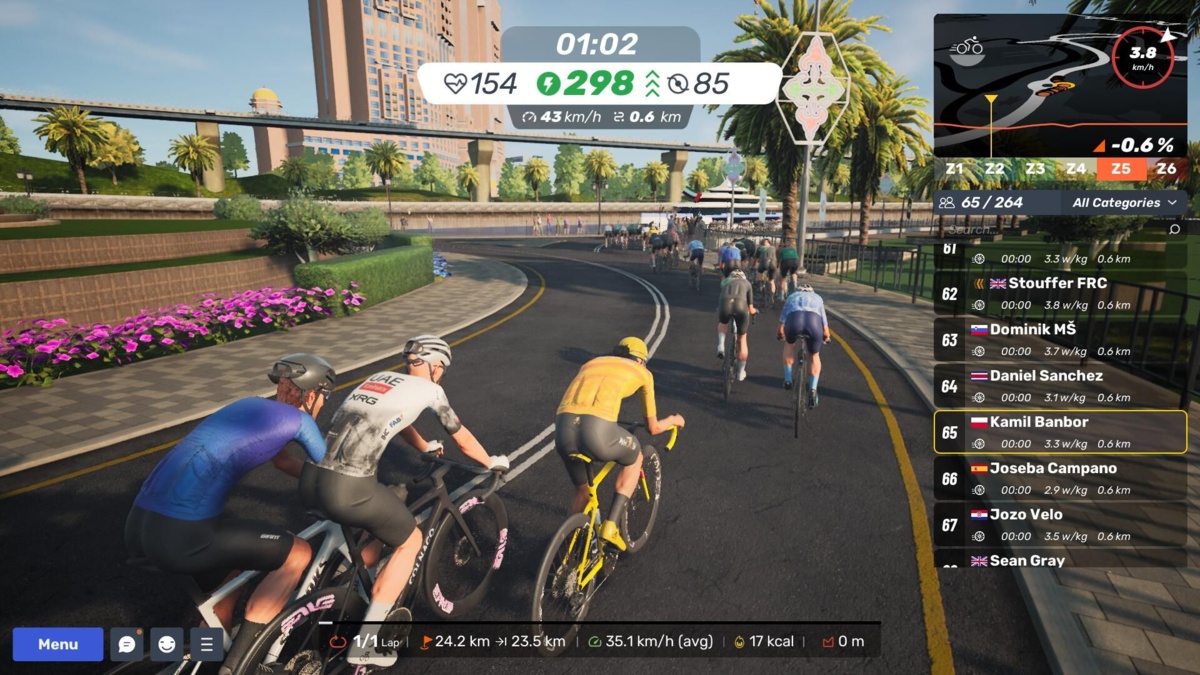Open the All Categories dropdown
1200x675 pixels.
(x=1124, y=203)
